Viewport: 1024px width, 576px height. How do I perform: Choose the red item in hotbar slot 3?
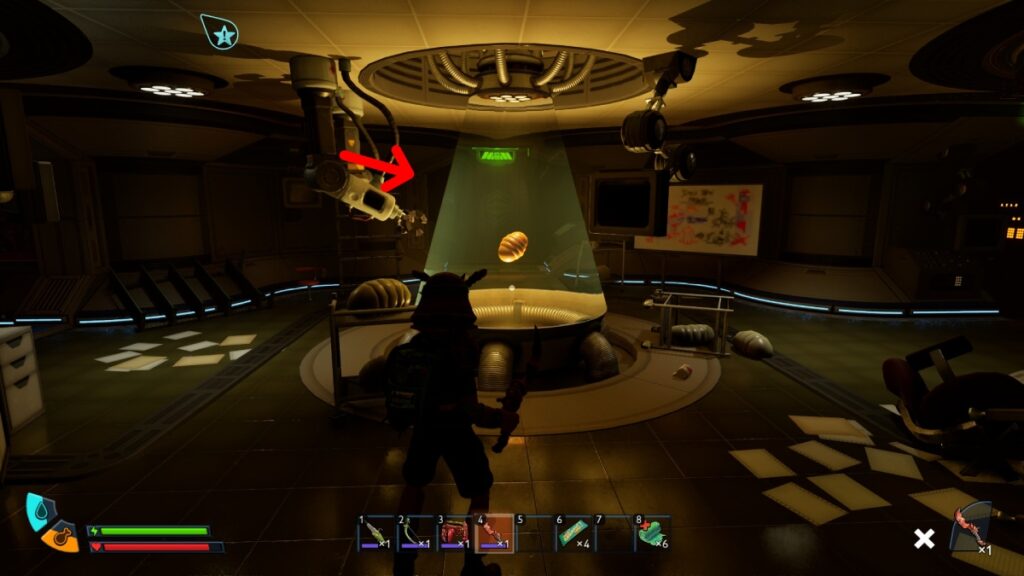coord(454,533)
